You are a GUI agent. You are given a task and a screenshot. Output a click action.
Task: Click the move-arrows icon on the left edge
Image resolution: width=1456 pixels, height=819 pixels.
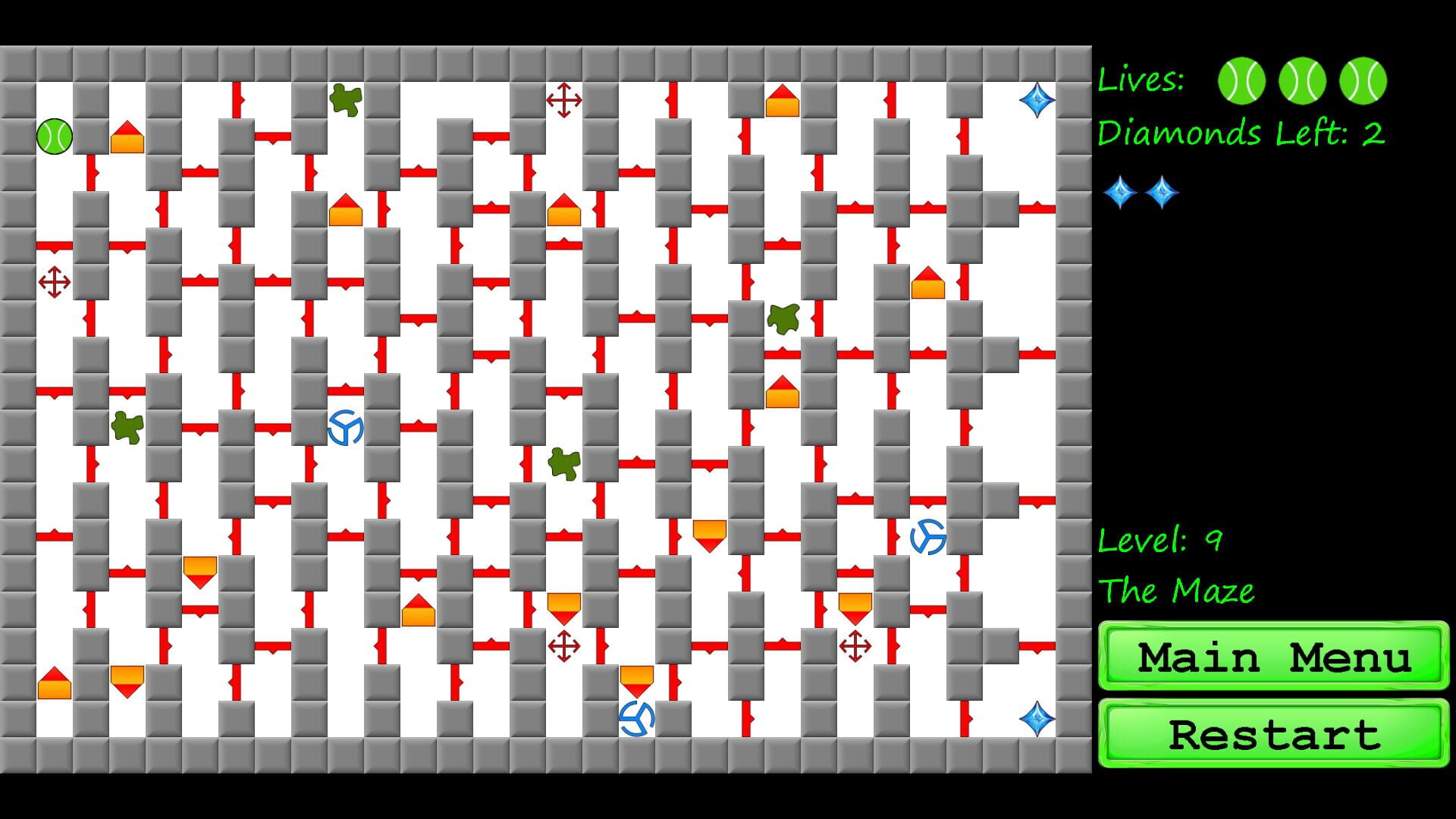click(55, 283)
